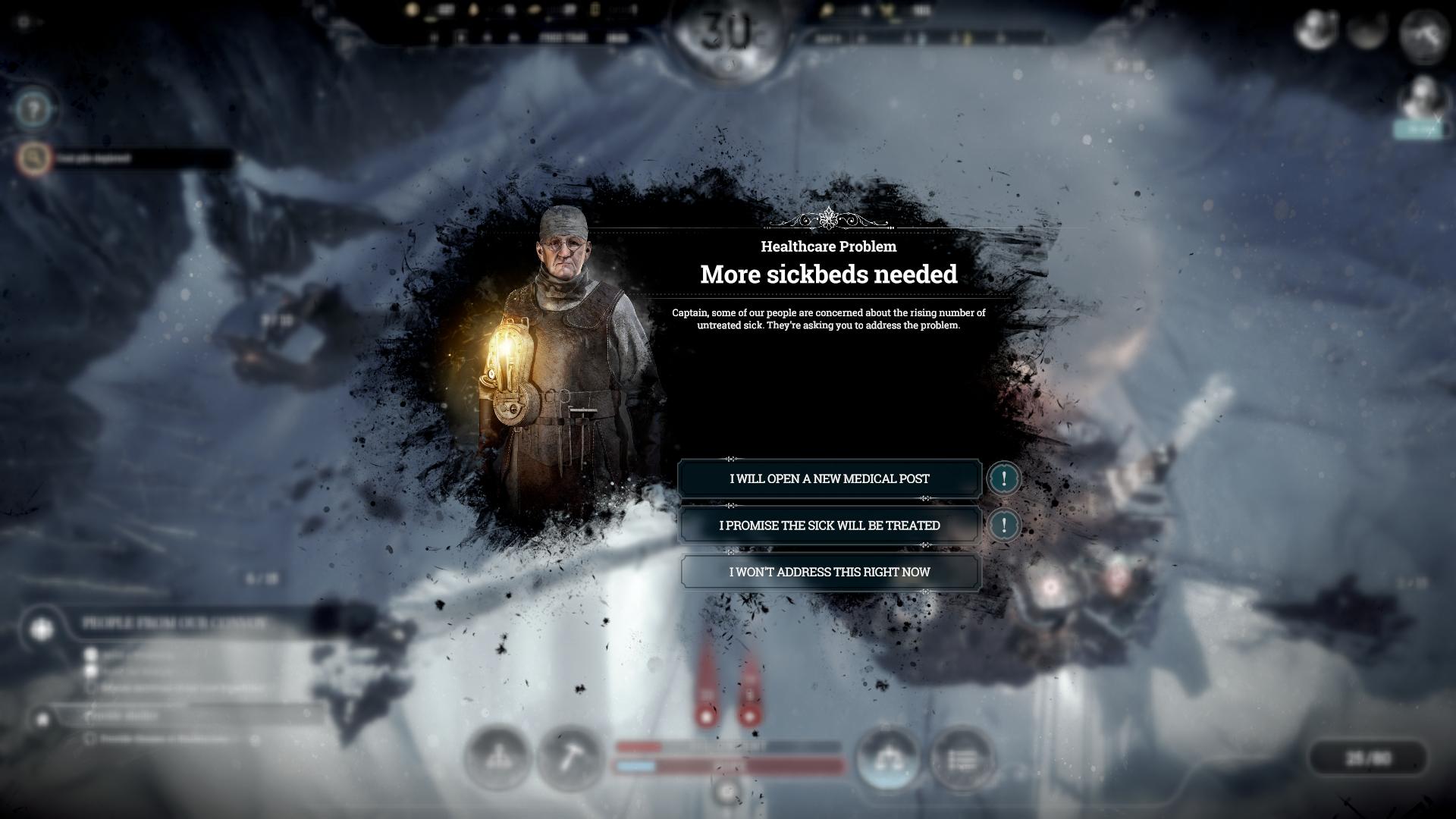The width and height of the screenshot is (1456, 819).
Task: Show info icon beside the promise option
Action: [1004, 525]
